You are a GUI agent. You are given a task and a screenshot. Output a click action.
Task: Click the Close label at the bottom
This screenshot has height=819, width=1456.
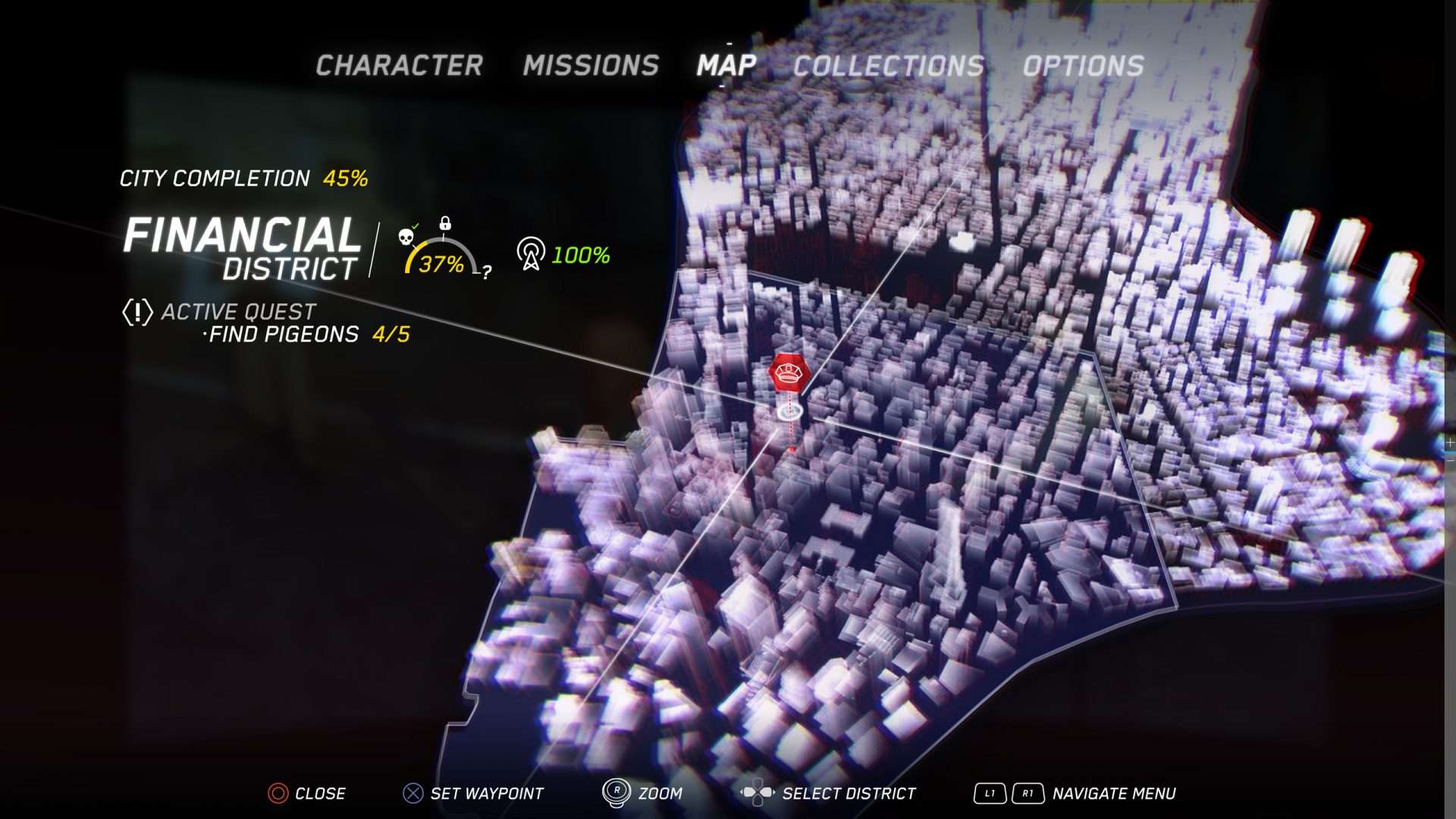(x=319, y=793)
